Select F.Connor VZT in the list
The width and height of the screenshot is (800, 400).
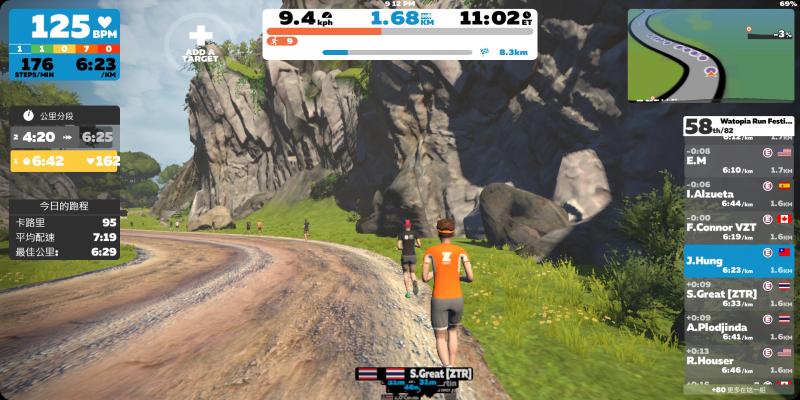tap(738, 226)
